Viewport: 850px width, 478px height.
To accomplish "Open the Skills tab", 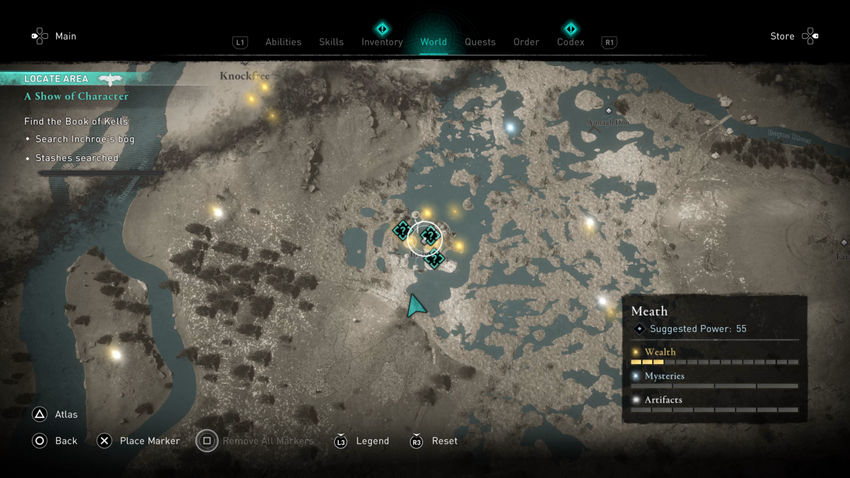I will point(331,42).
